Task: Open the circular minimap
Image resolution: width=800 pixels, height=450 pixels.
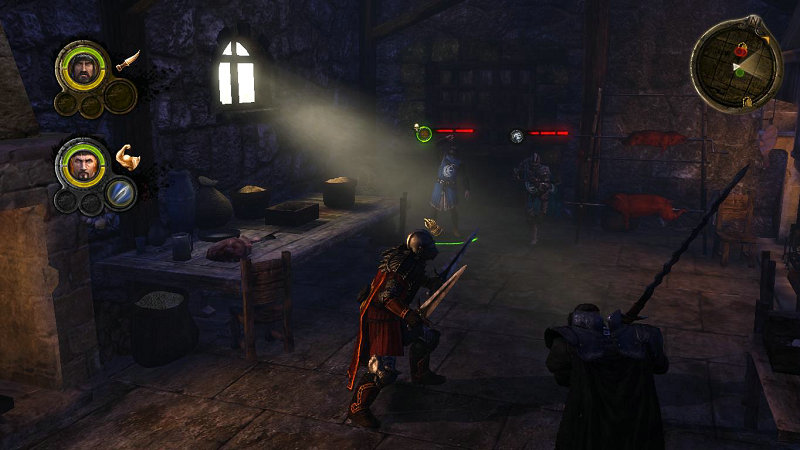Action: [x=735, y=65]
